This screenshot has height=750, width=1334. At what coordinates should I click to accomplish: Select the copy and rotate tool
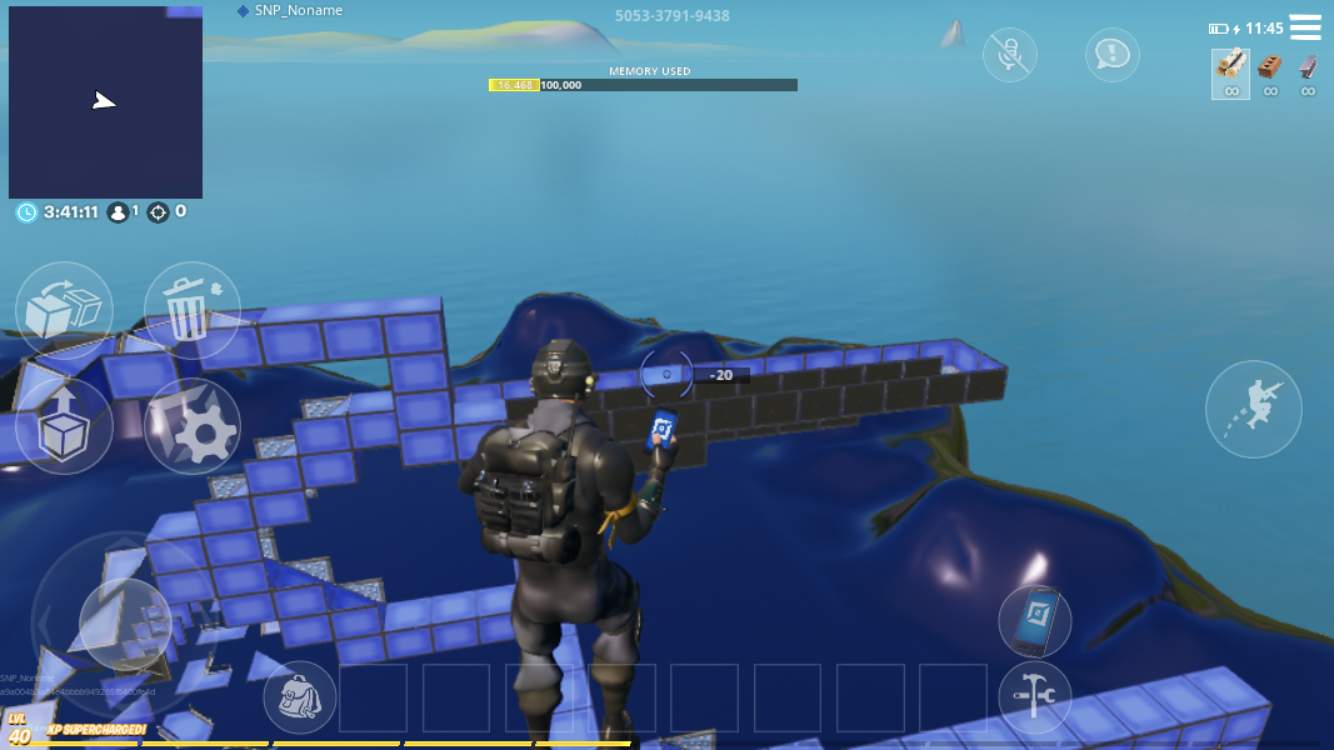click(x=64, y=309)
